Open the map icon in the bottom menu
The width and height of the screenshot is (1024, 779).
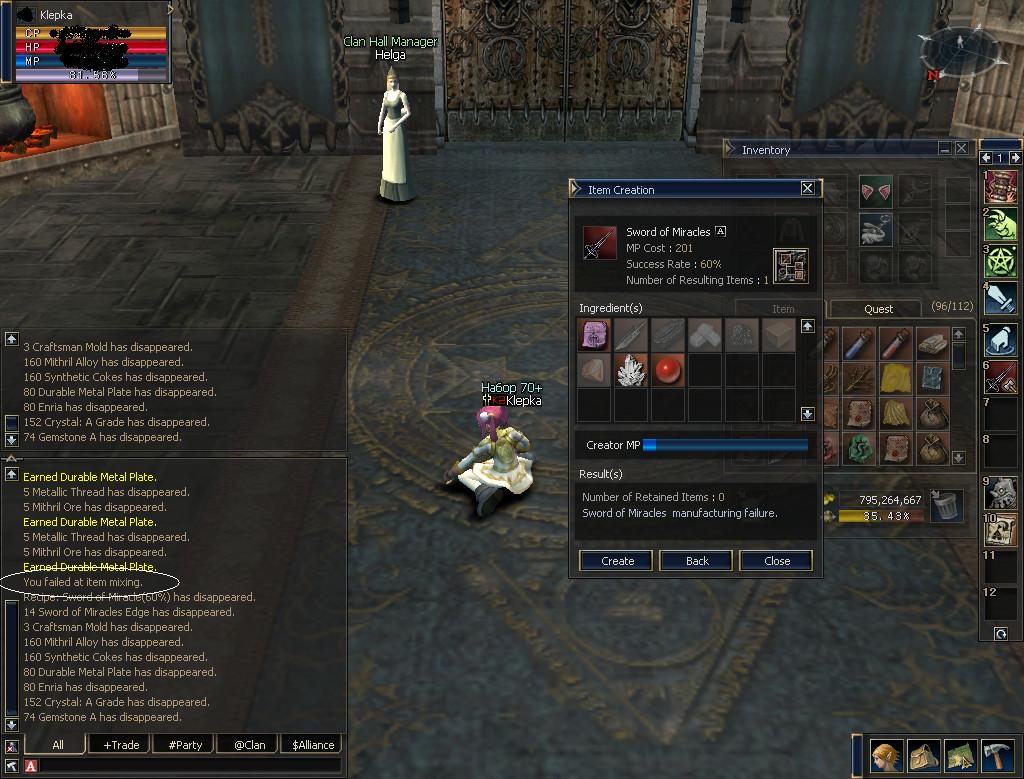pyautogui.click(x=960, y=755)
